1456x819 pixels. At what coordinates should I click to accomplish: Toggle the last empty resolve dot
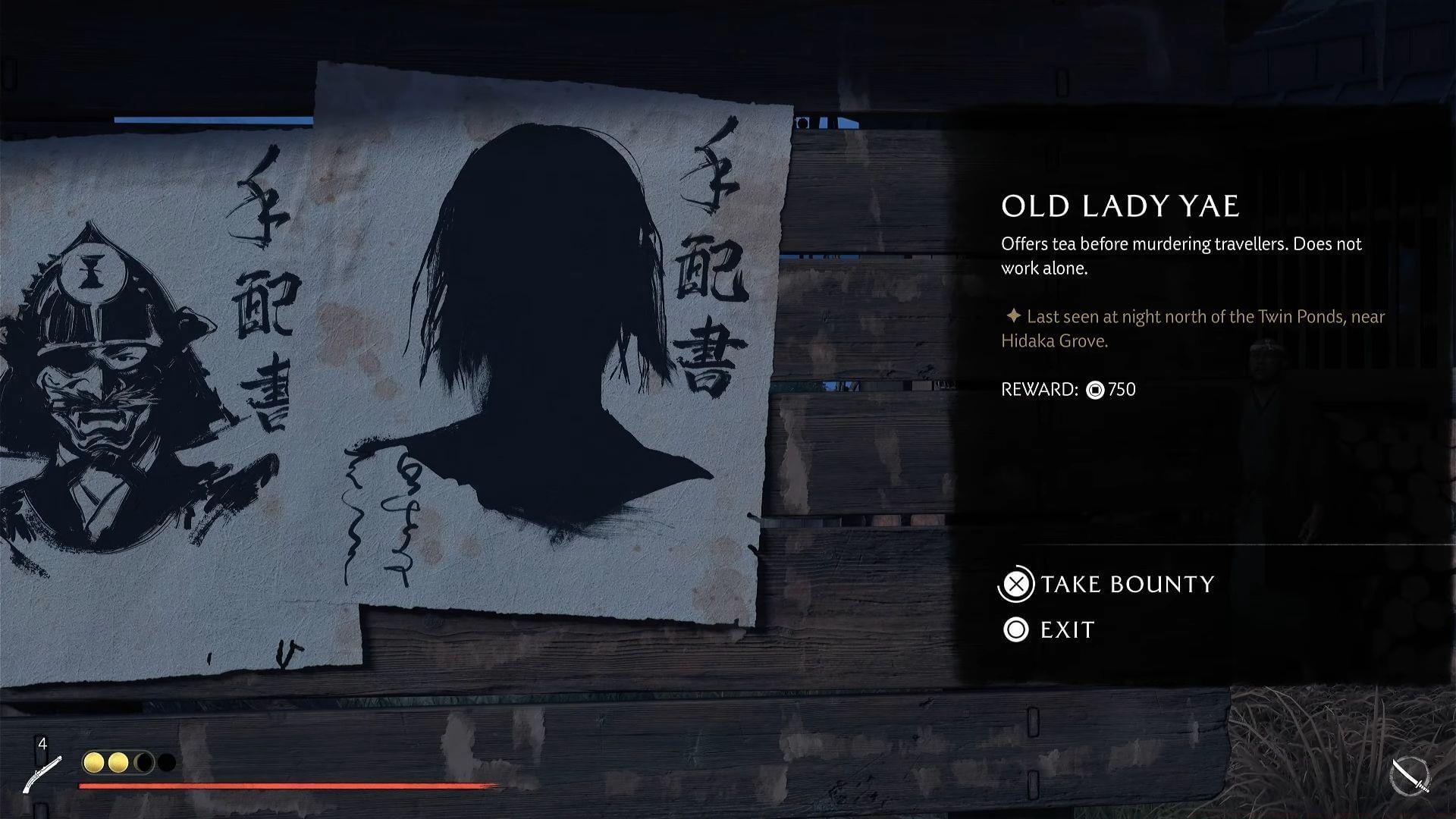pyautogui.click(x=165, y=764)
